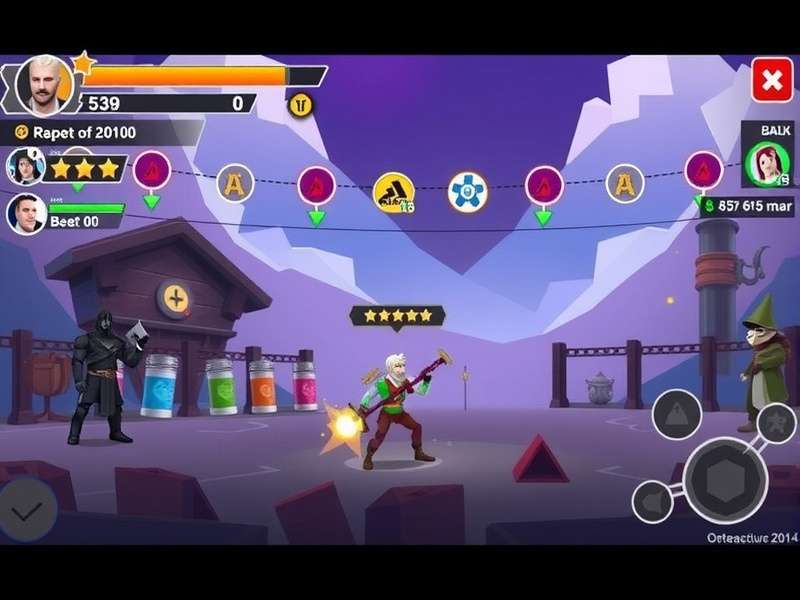Select the three-star teammate portrait

click(26, 167)
